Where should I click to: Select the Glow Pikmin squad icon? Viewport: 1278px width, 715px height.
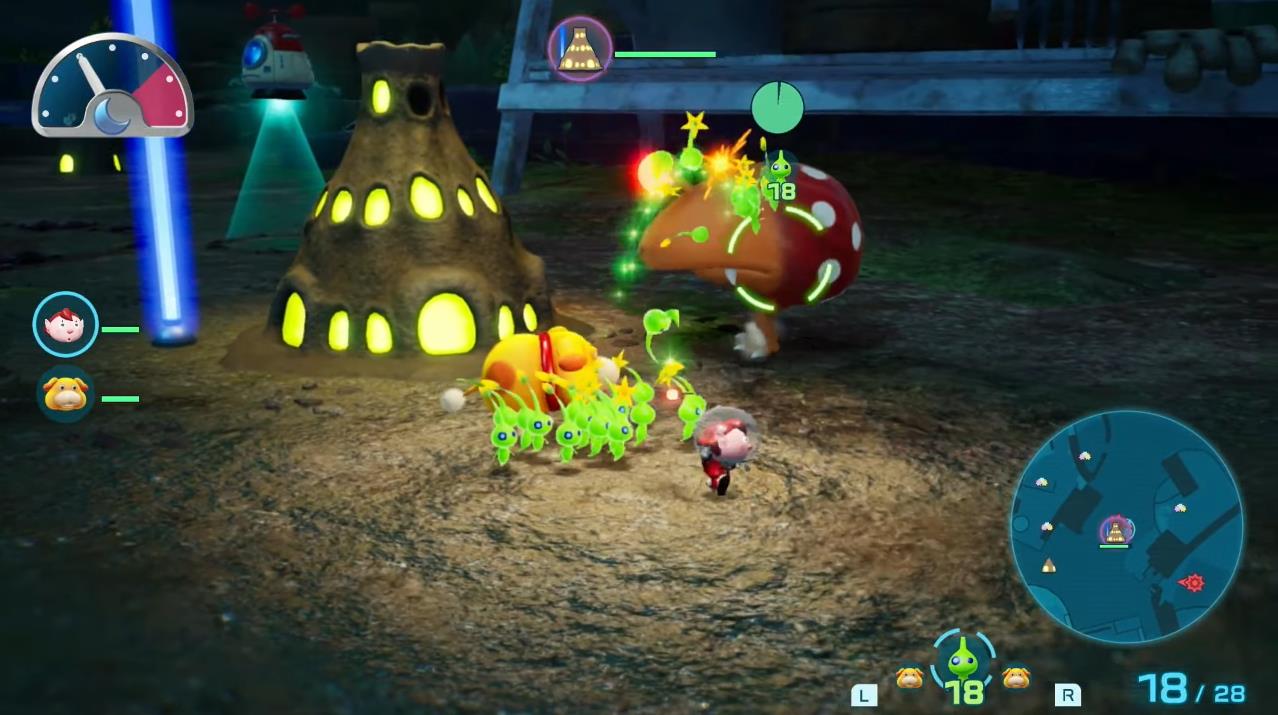pyautogui.click(x=963, y=660)
